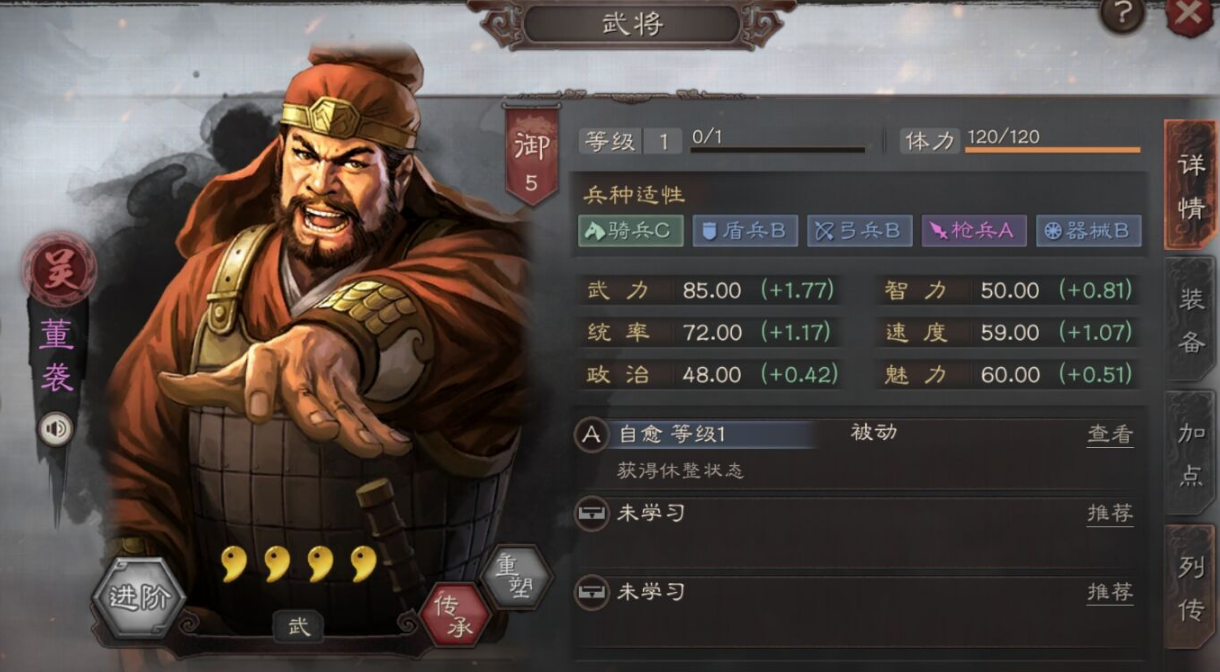
Task: View 自愈 skill details via 查看
Action: click(1110, 434)
